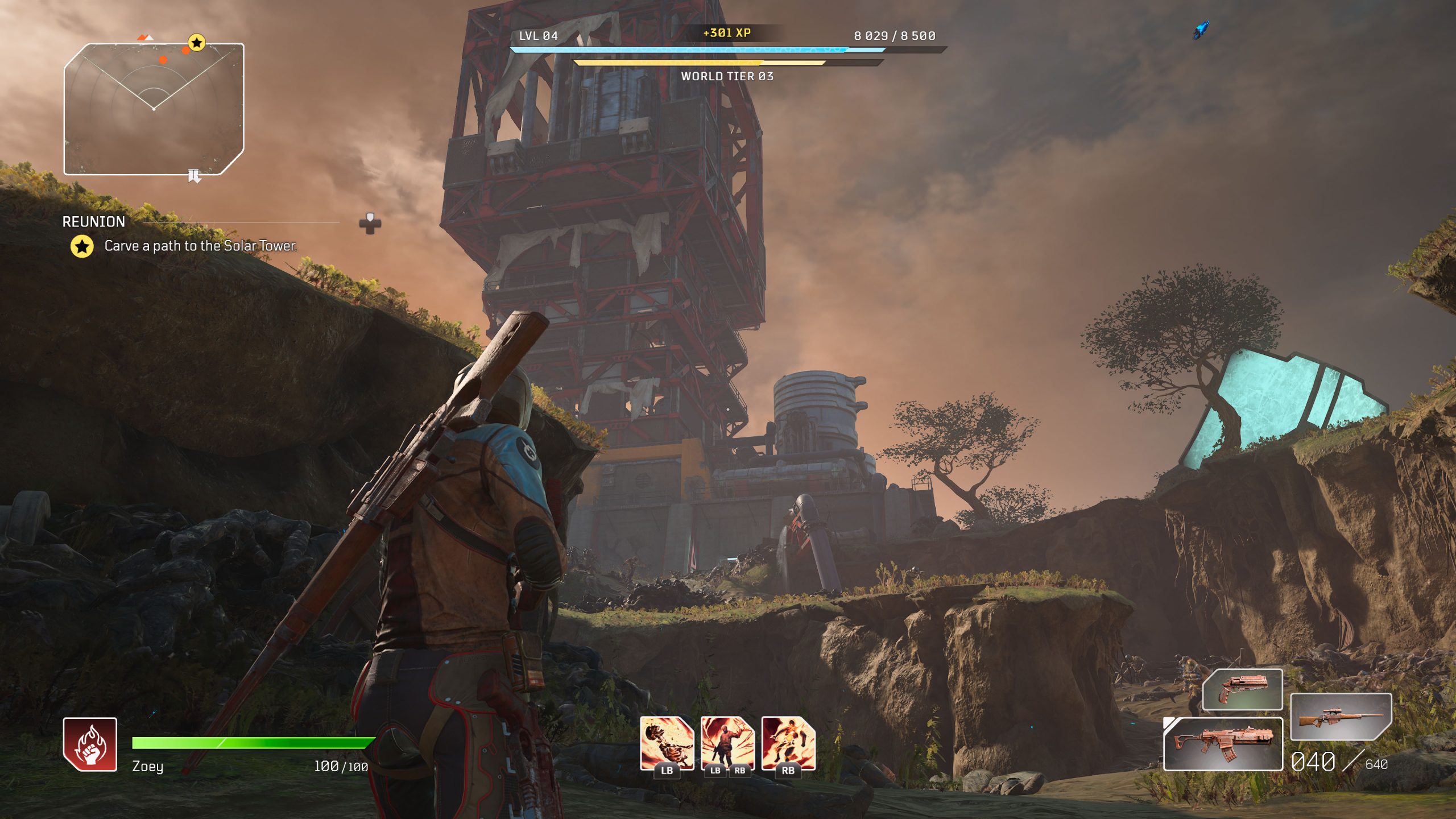This screenshot has width=1456, height=819.
Task: Trigger the leaping fiery figure skill
Action: 788,743
